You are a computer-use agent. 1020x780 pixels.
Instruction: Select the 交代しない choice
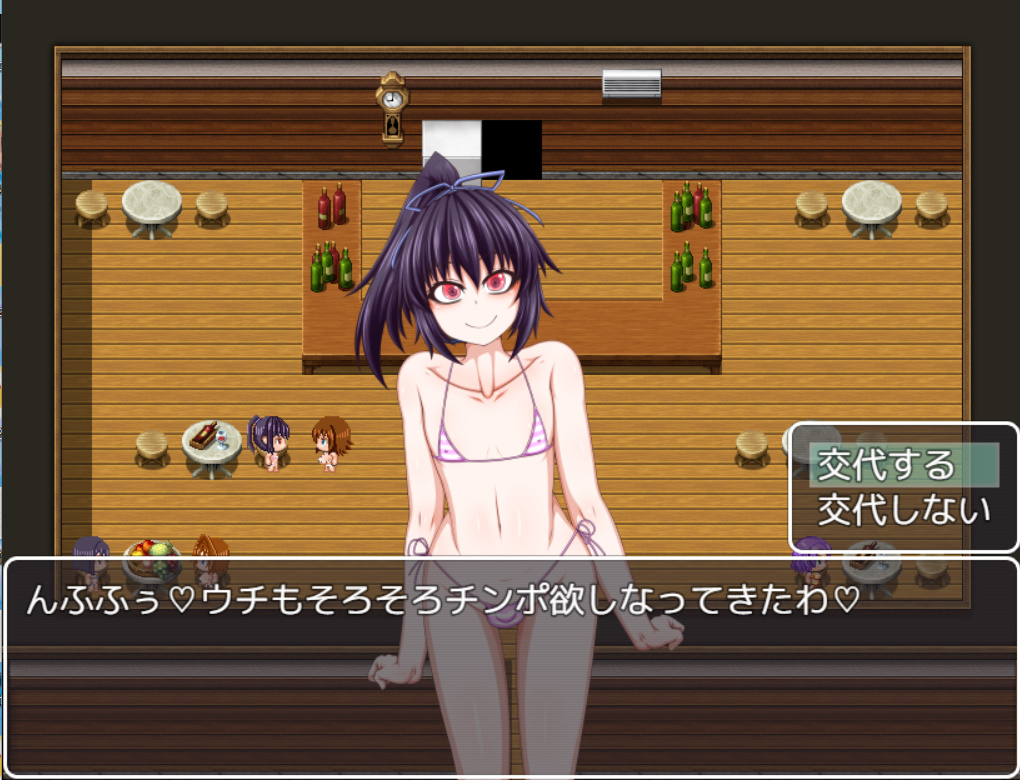pyautogui.click(x=904, y=510)
